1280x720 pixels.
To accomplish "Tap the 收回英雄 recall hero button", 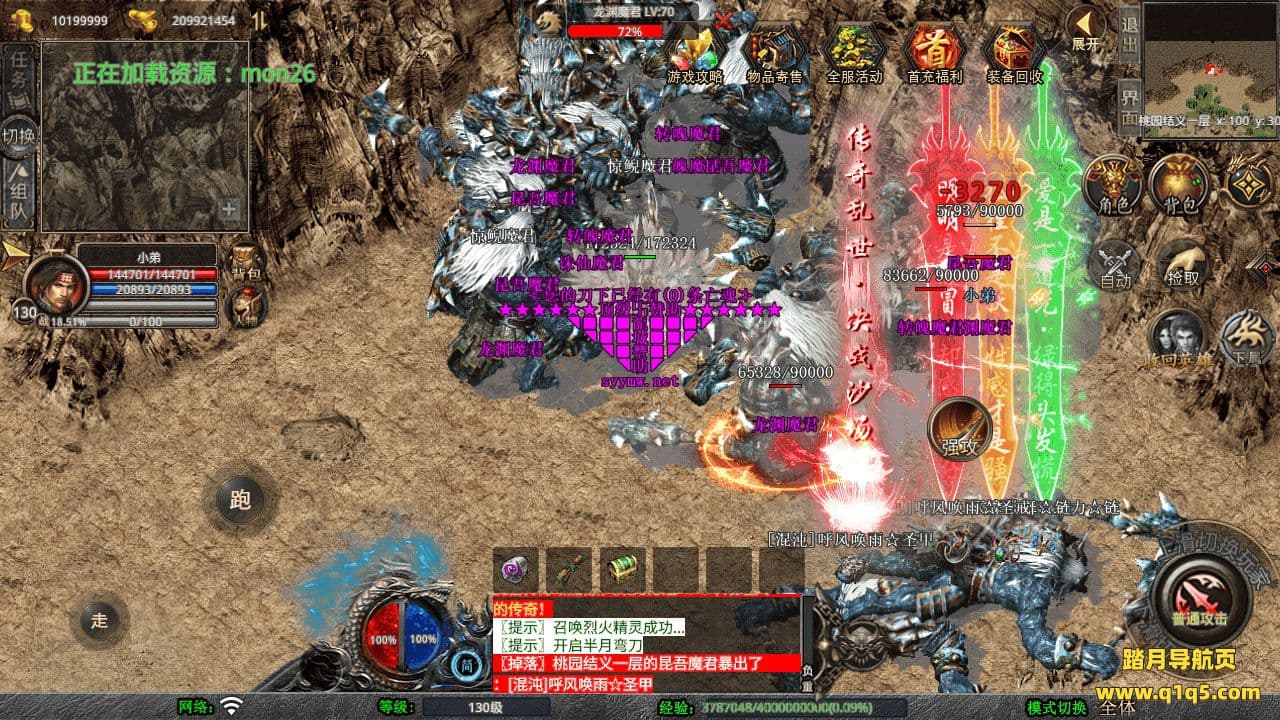I will (x=1177, y=338).
